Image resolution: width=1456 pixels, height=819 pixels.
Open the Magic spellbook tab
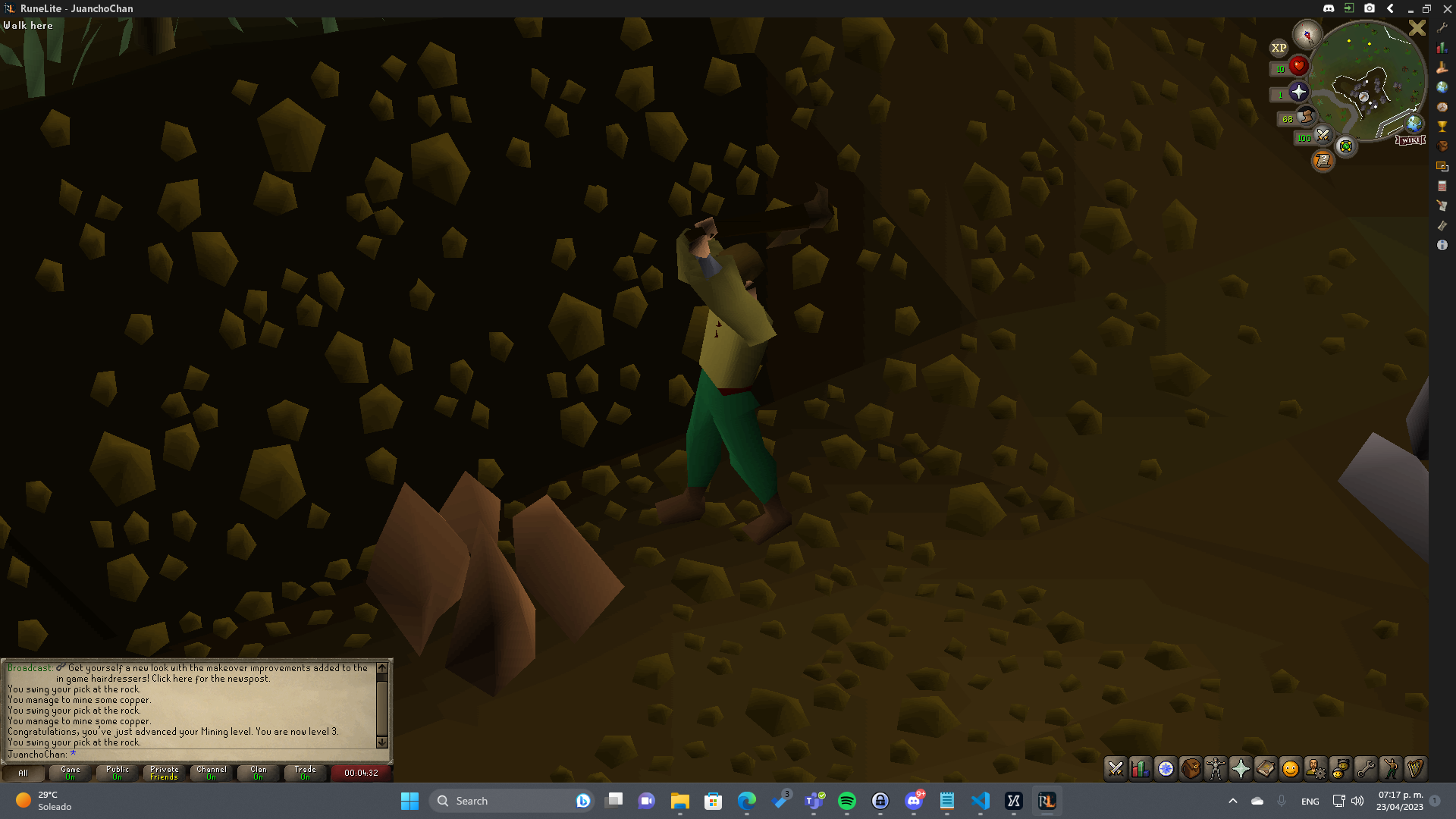click(x=1266, y=768)
